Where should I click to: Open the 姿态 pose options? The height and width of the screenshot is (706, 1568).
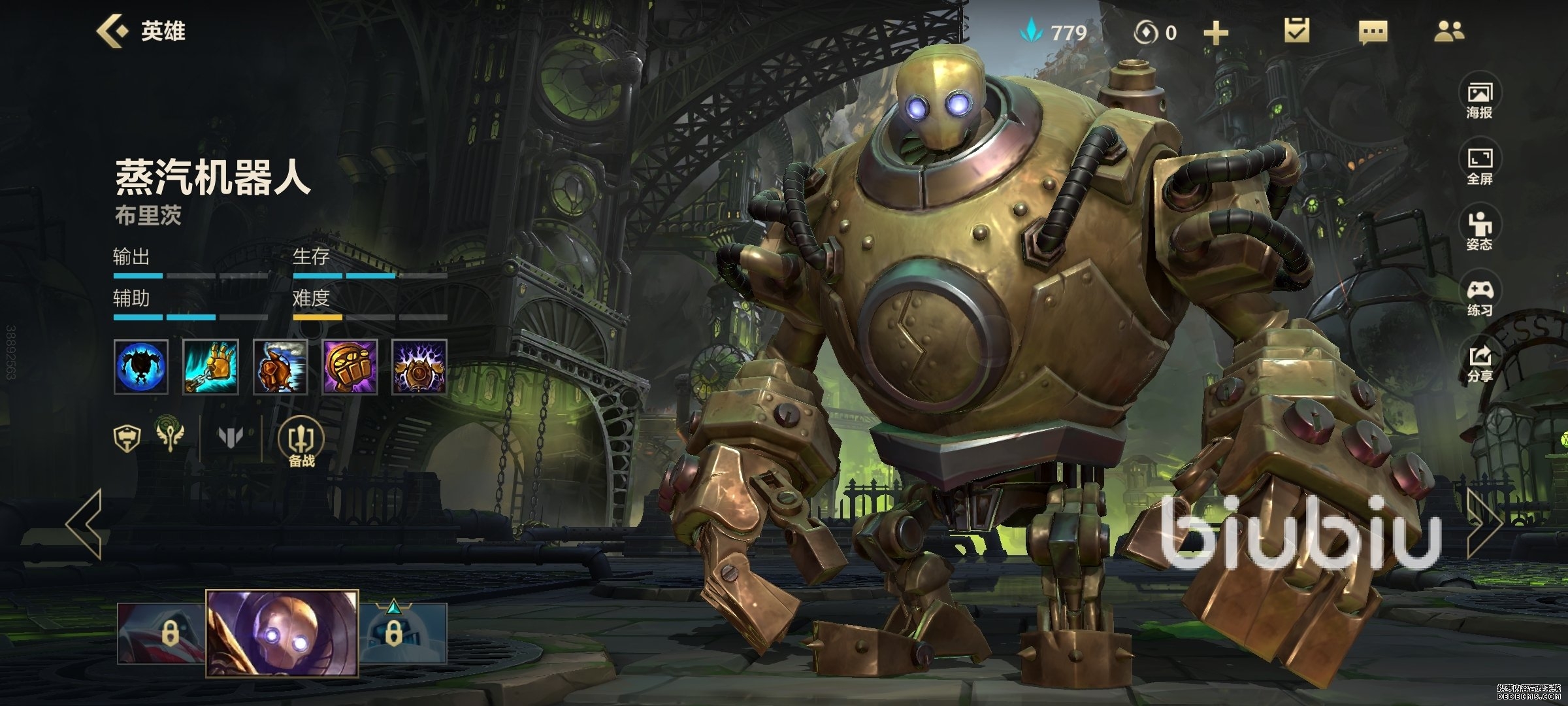coord(1479,231)
